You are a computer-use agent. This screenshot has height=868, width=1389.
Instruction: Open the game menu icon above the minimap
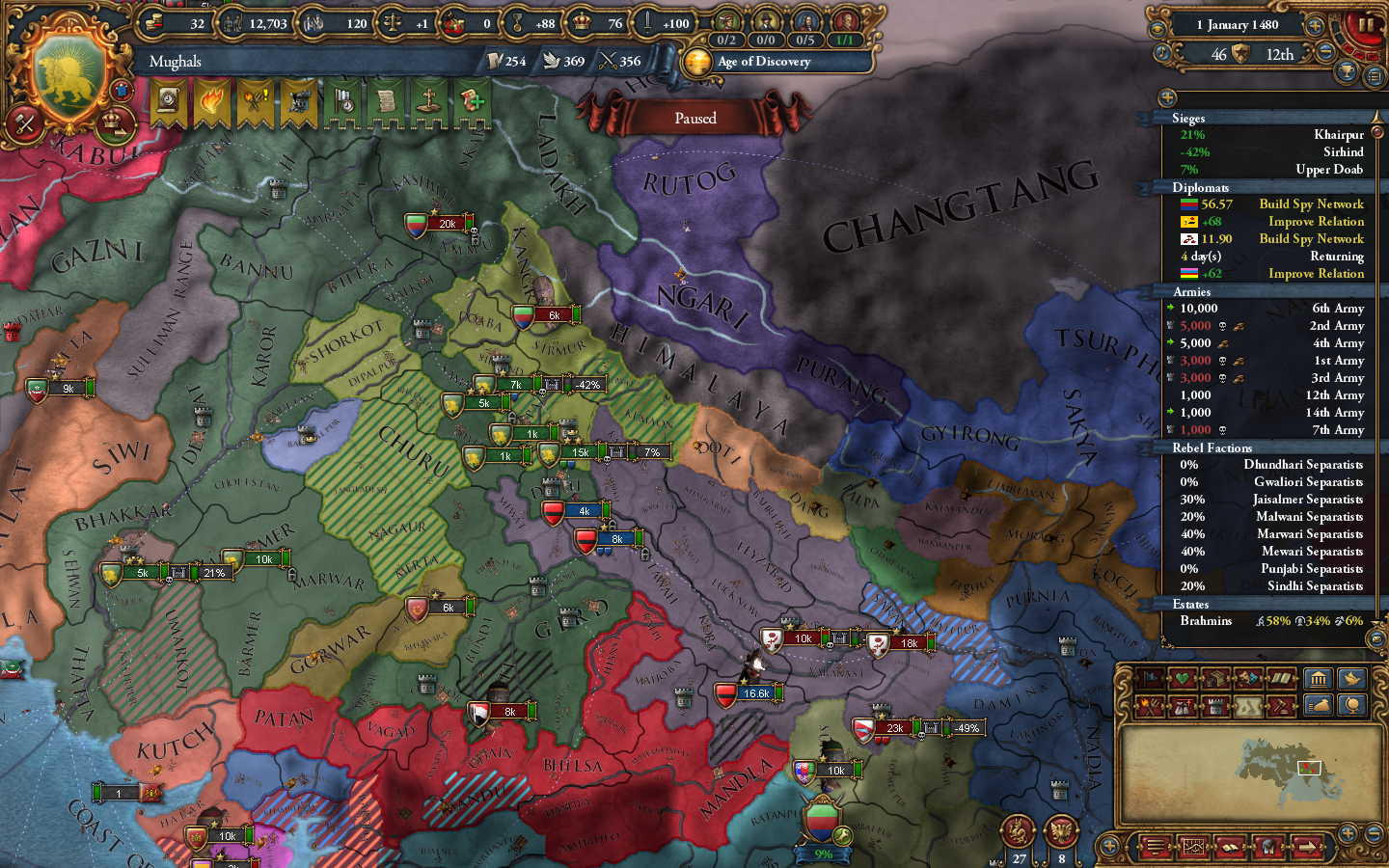coord(1155,847)
